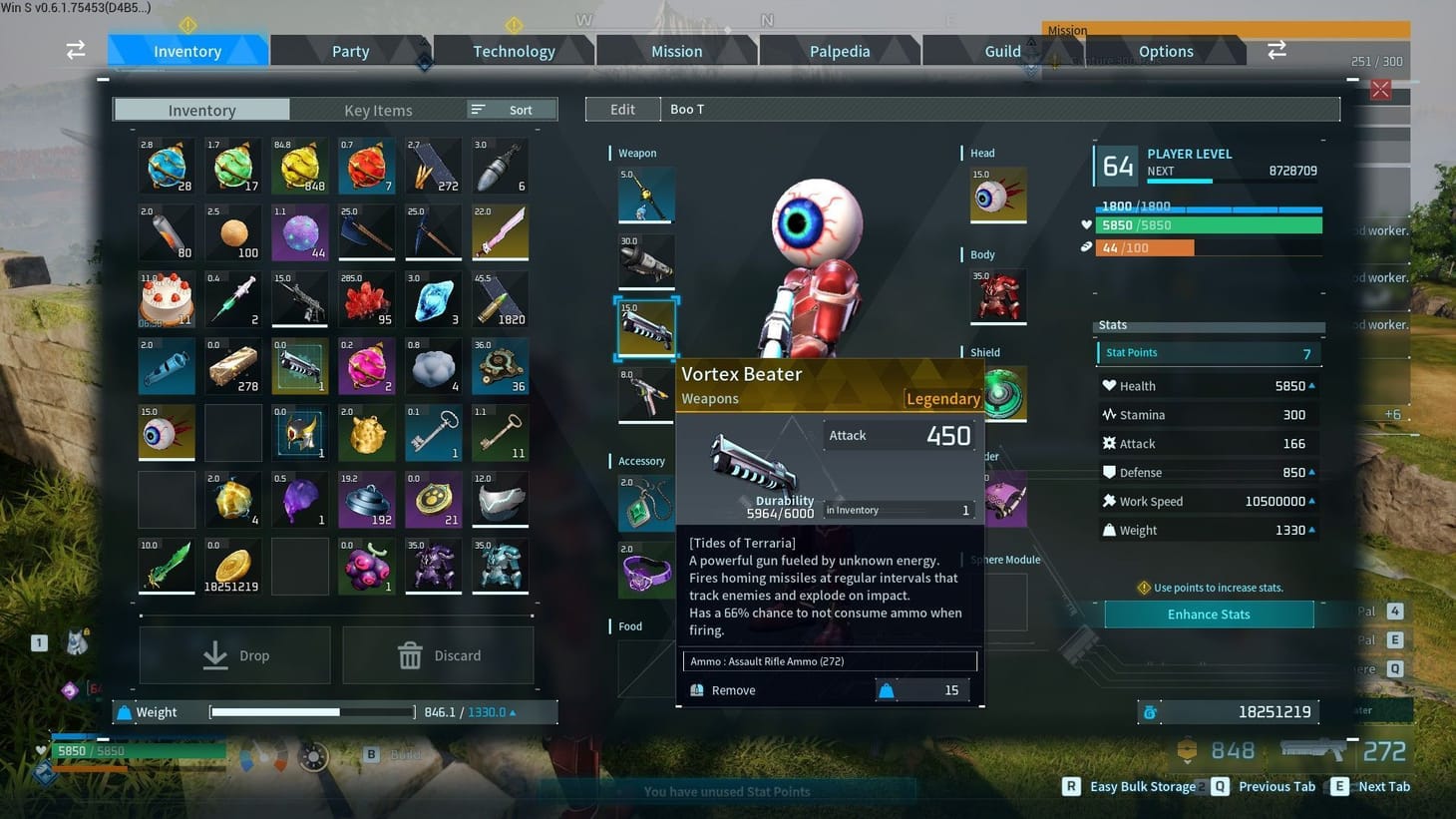The height and width of the screenshot is (819, 1456).
Task: Click the Edit button beside the character name
Action: tap(622, 109)
